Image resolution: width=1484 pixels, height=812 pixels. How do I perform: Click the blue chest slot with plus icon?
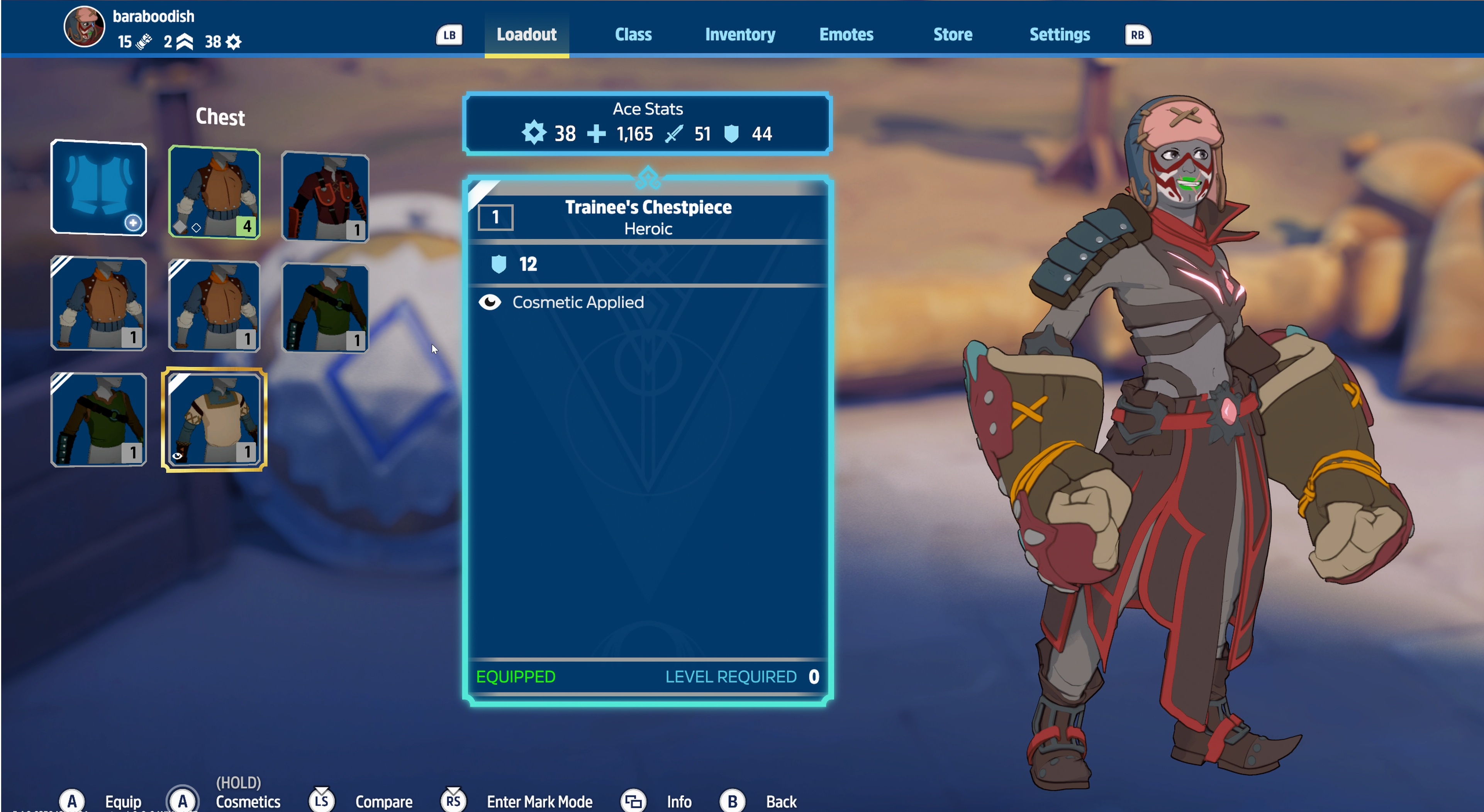pos(98,187)
